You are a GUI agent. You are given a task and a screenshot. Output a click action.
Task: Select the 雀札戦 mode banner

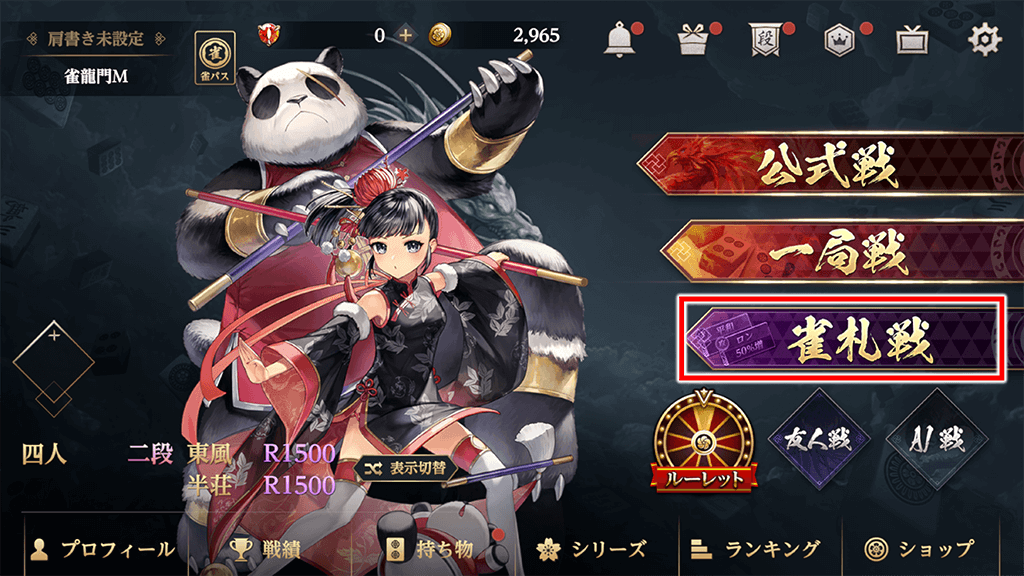pos(840,338)
